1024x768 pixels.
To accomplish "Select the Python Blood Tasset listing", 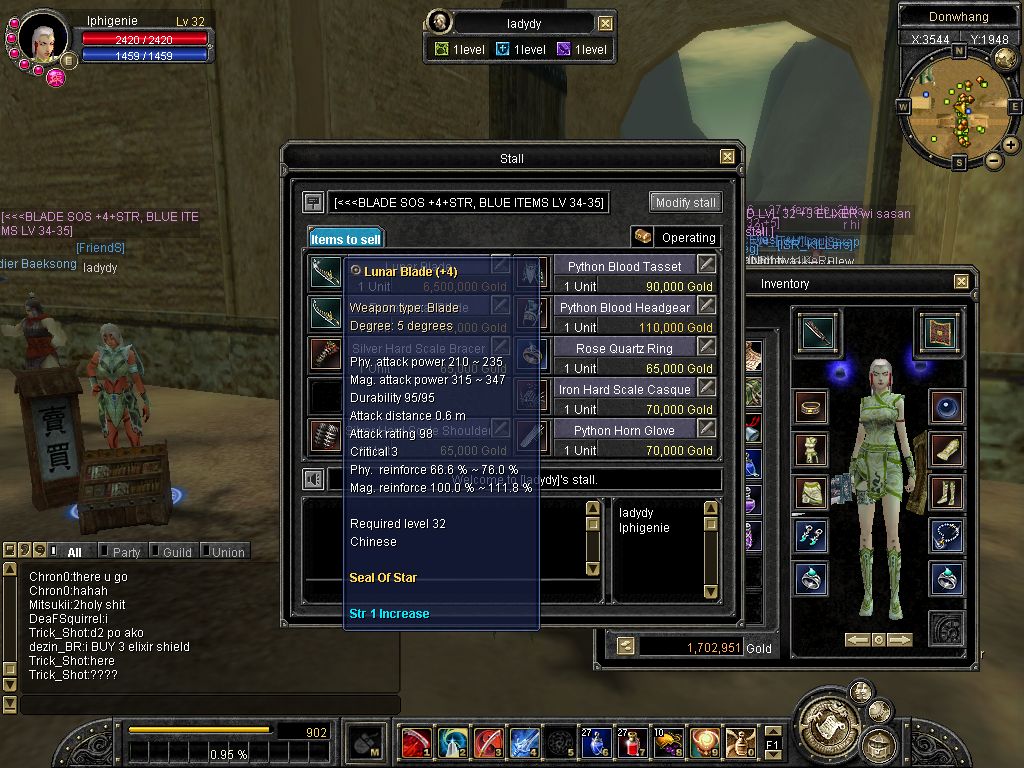I will click(624, 266).
